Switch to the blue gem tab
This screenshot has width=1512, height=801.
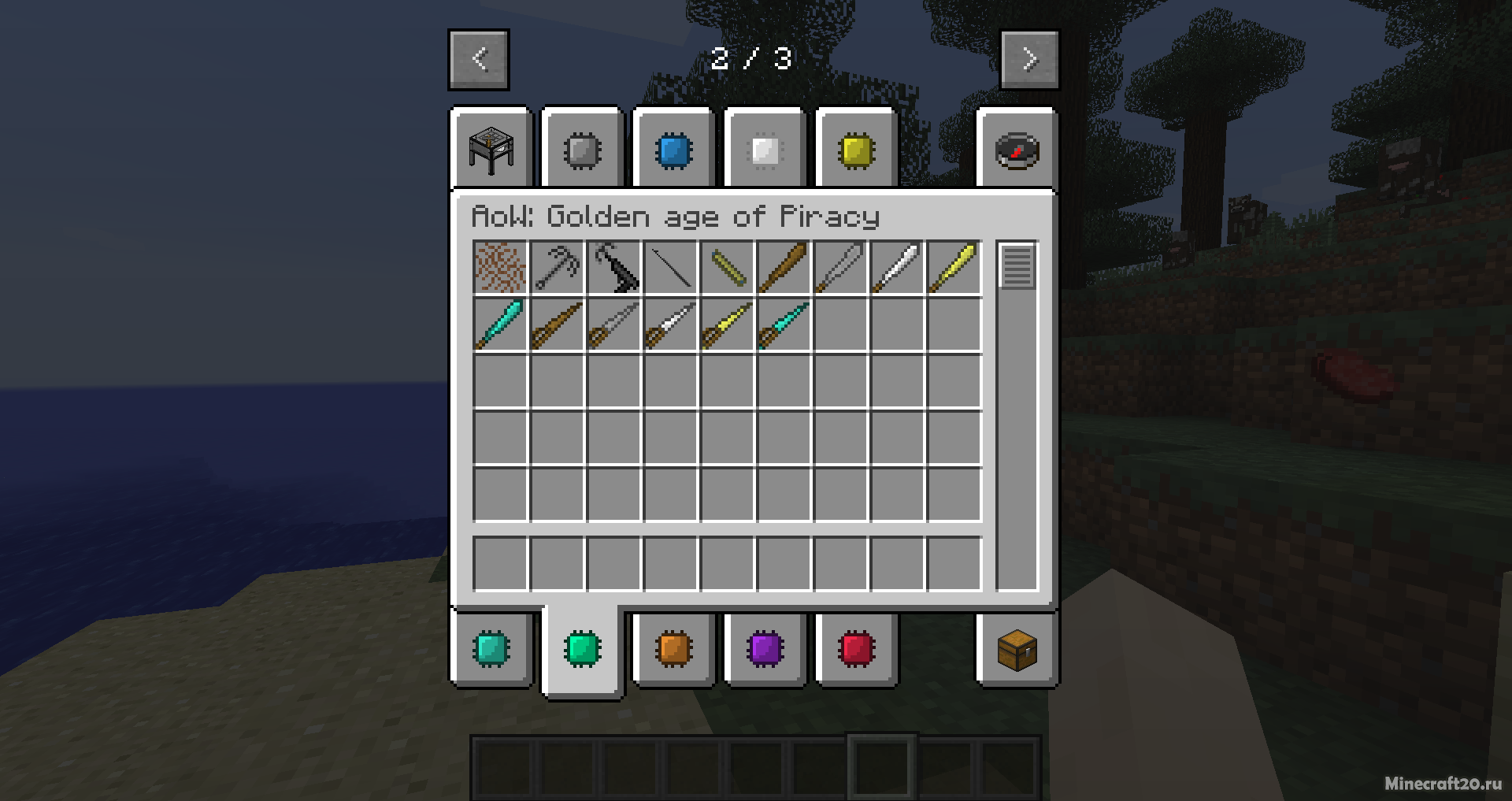(673, 150)
